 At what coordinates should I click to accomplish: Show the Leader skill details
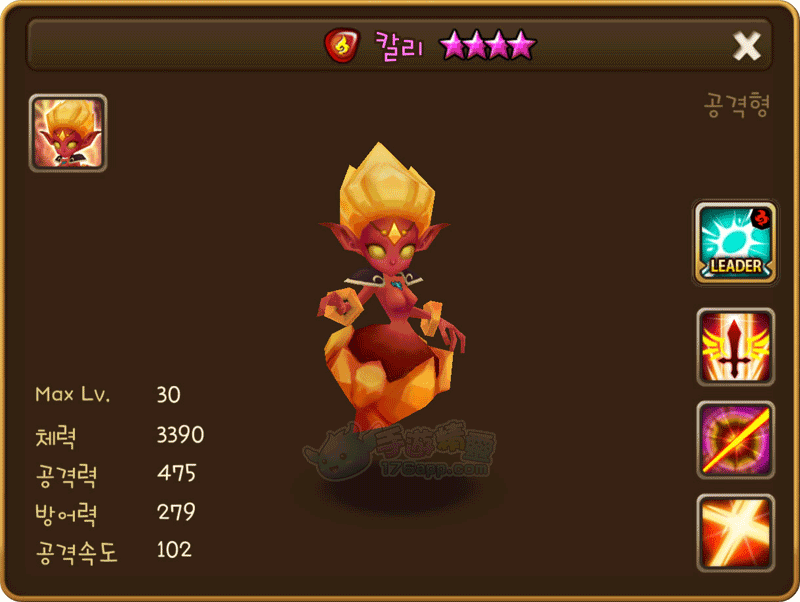[x=735, y=243]
